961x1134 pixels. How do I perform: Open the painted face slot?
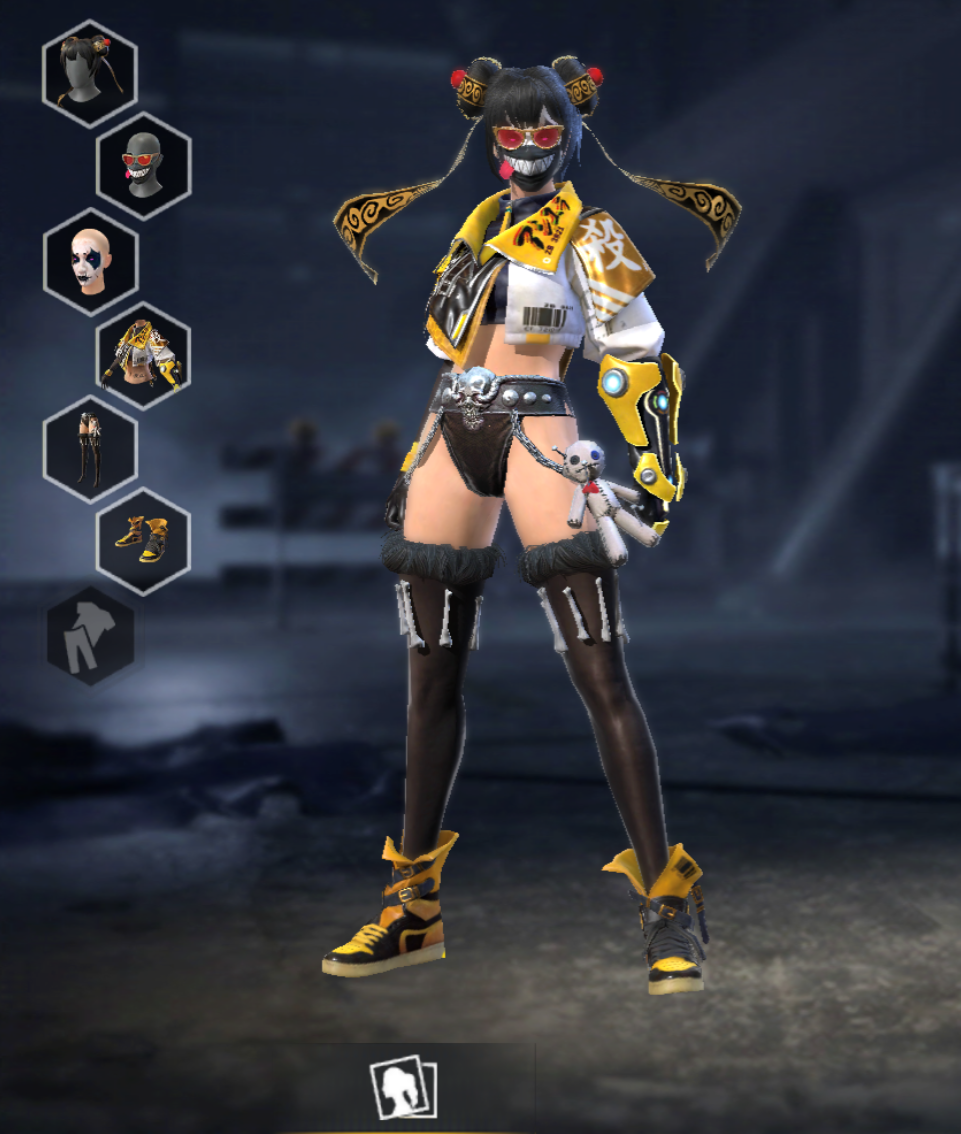(x=90, y=261)
